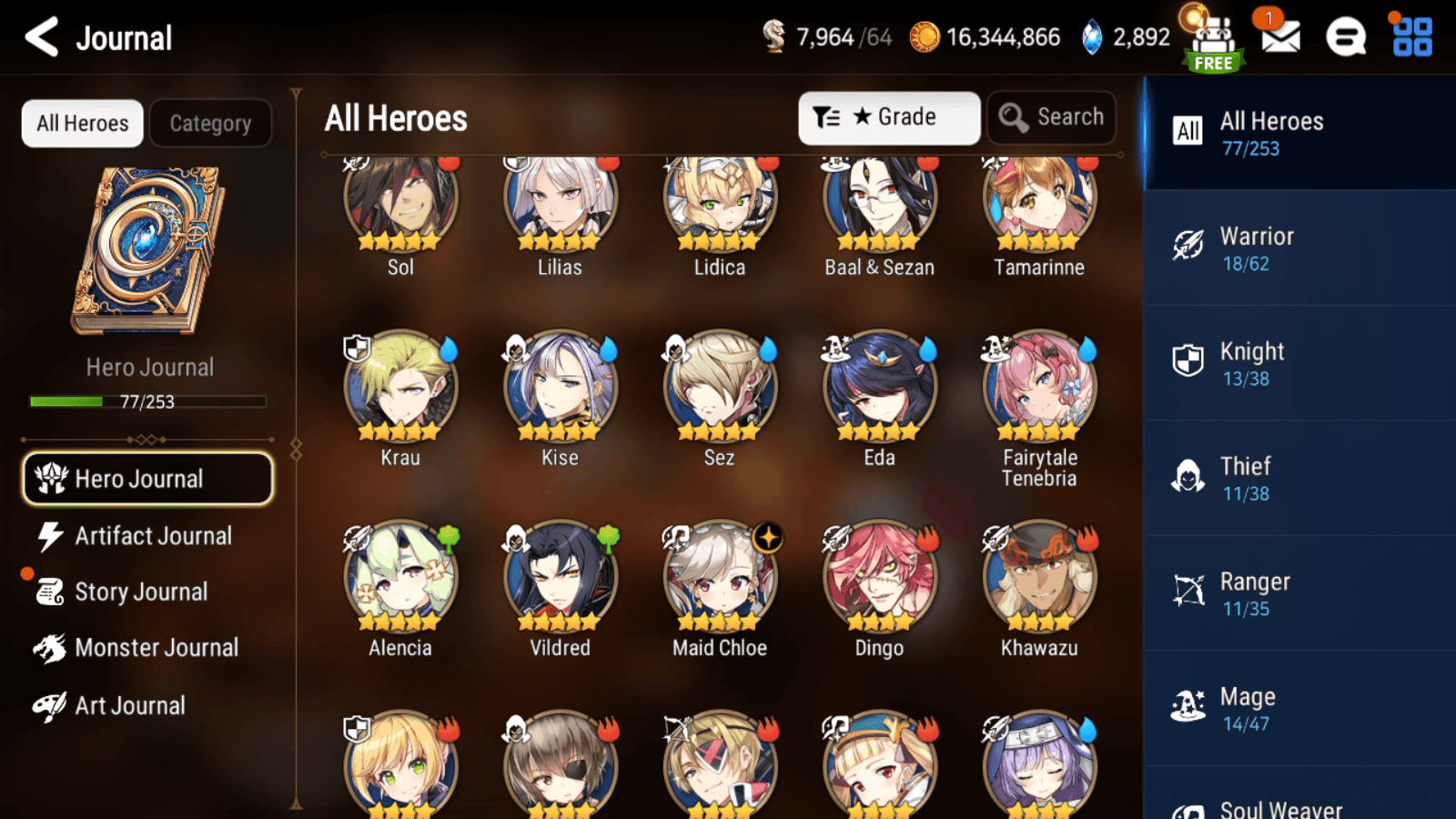Switch to Category view
This screenshot has height=819, width=1456.
[211, 123]
